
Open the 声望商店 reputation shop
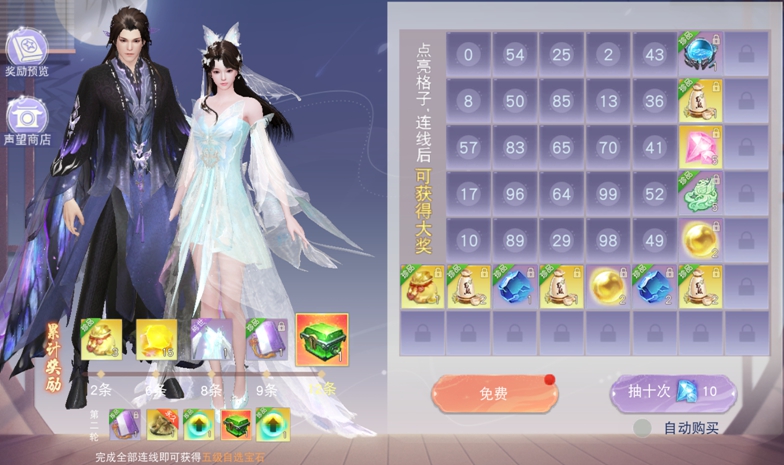(x=26, y=120)
